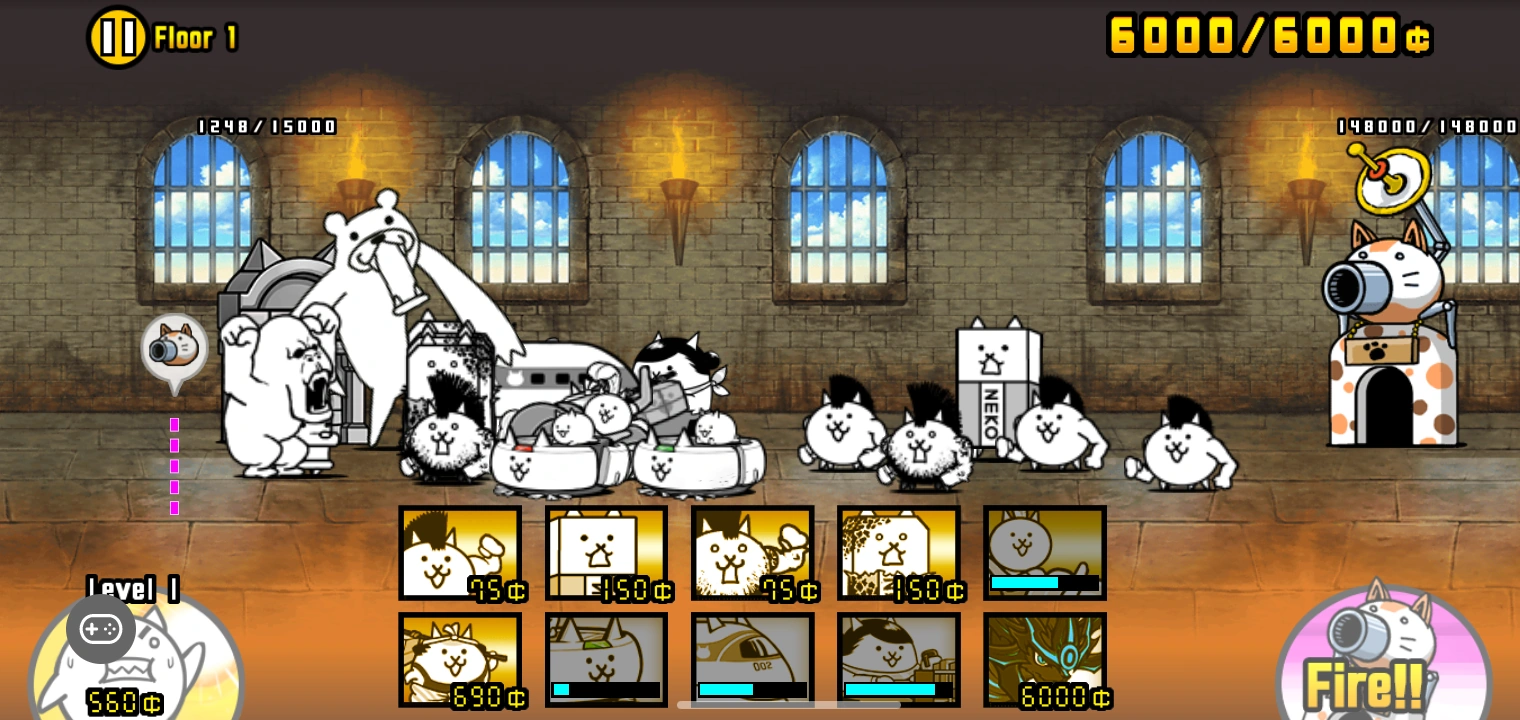Select the recharging tank cat card
Screen dimensions: 1520x720
[x=607, y=660]
